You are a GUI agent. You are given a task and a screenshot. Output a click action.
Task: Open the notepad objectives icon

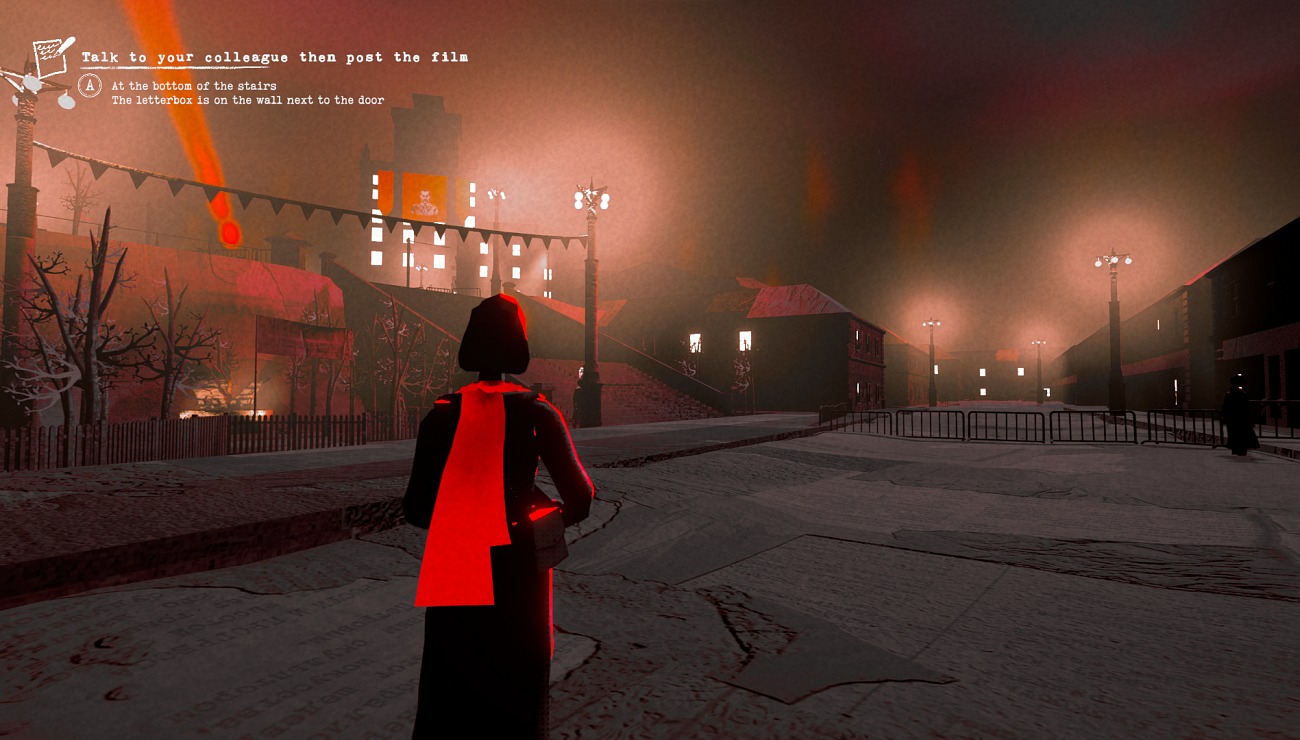tap(51, 59)
